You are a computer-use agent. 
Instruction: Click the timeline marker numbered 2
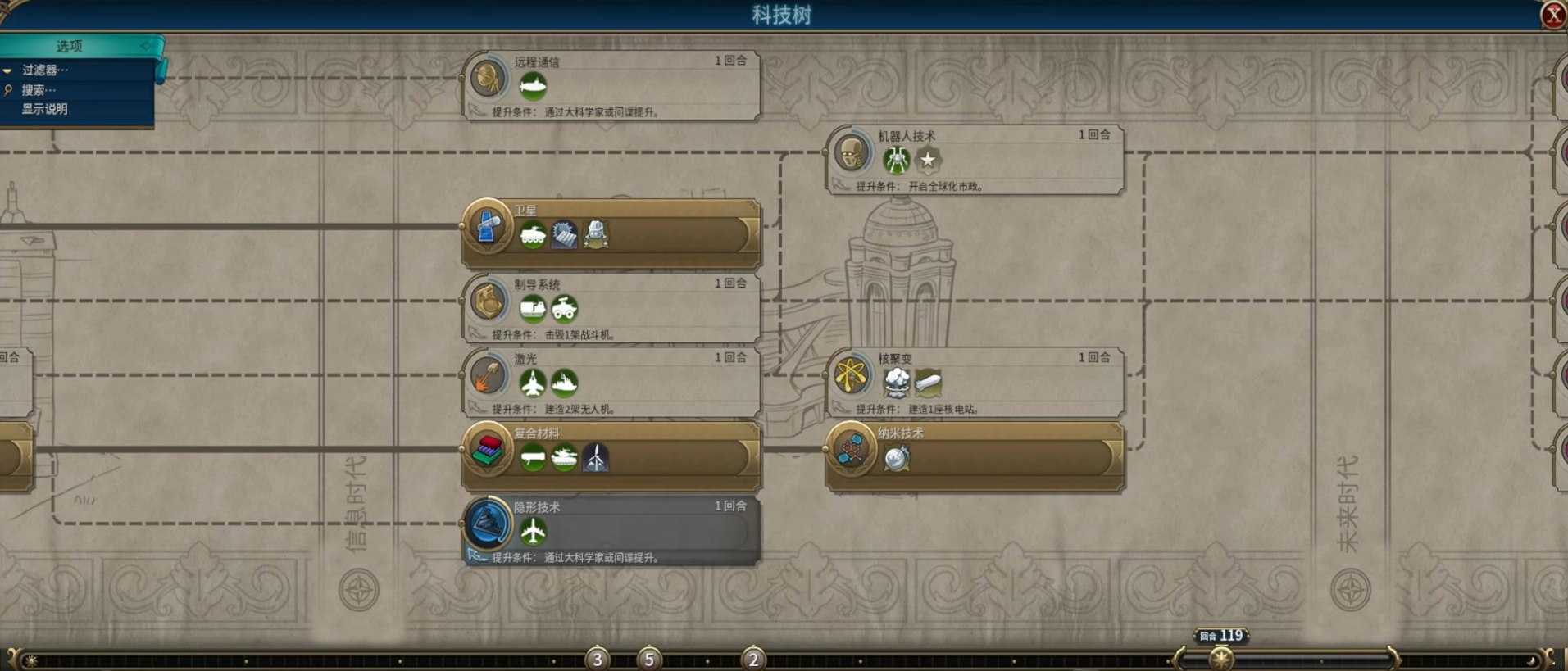tap(753, 659)
